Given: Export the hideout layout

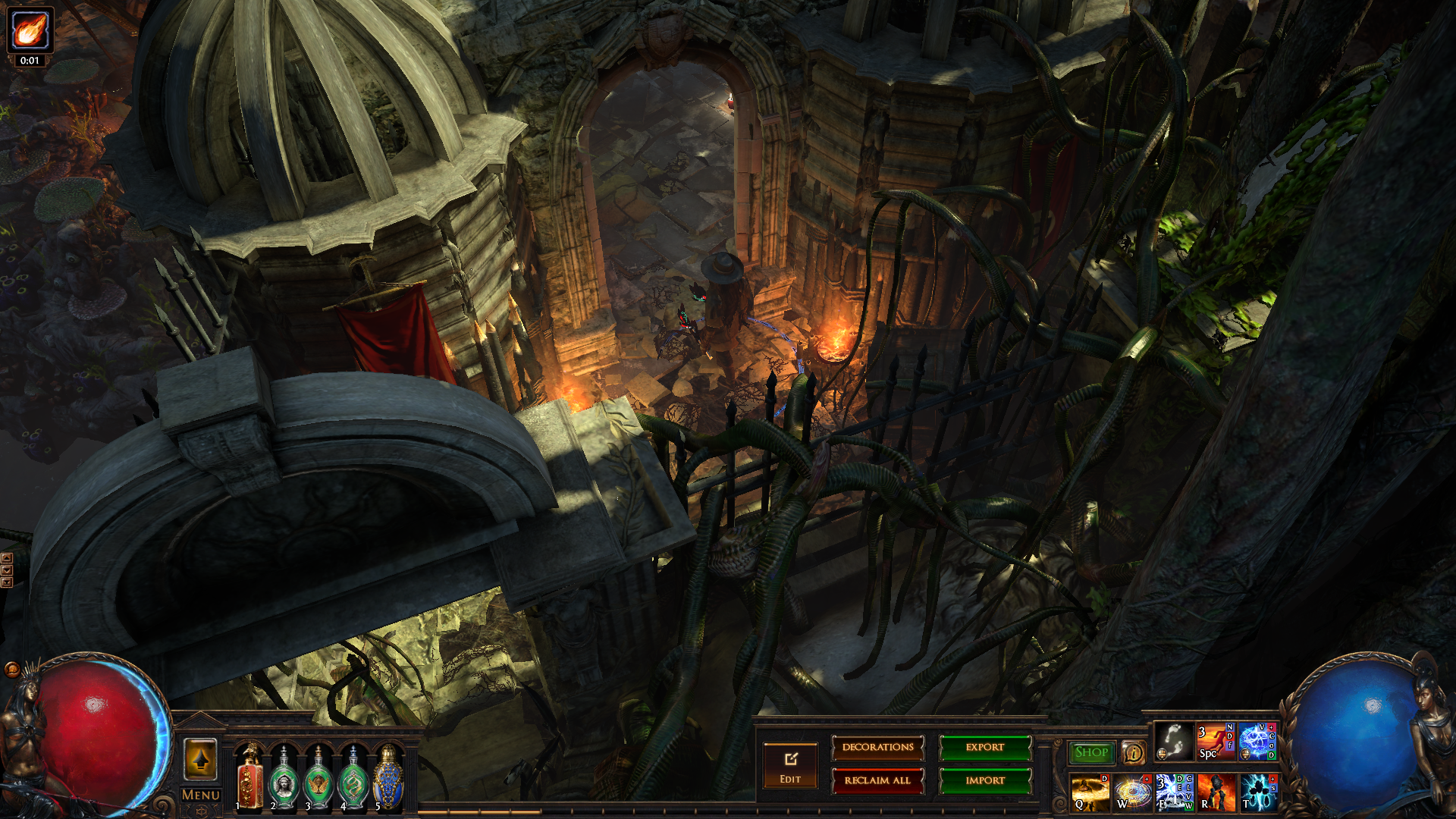Looking at the screenshot, I should [985, 748].
